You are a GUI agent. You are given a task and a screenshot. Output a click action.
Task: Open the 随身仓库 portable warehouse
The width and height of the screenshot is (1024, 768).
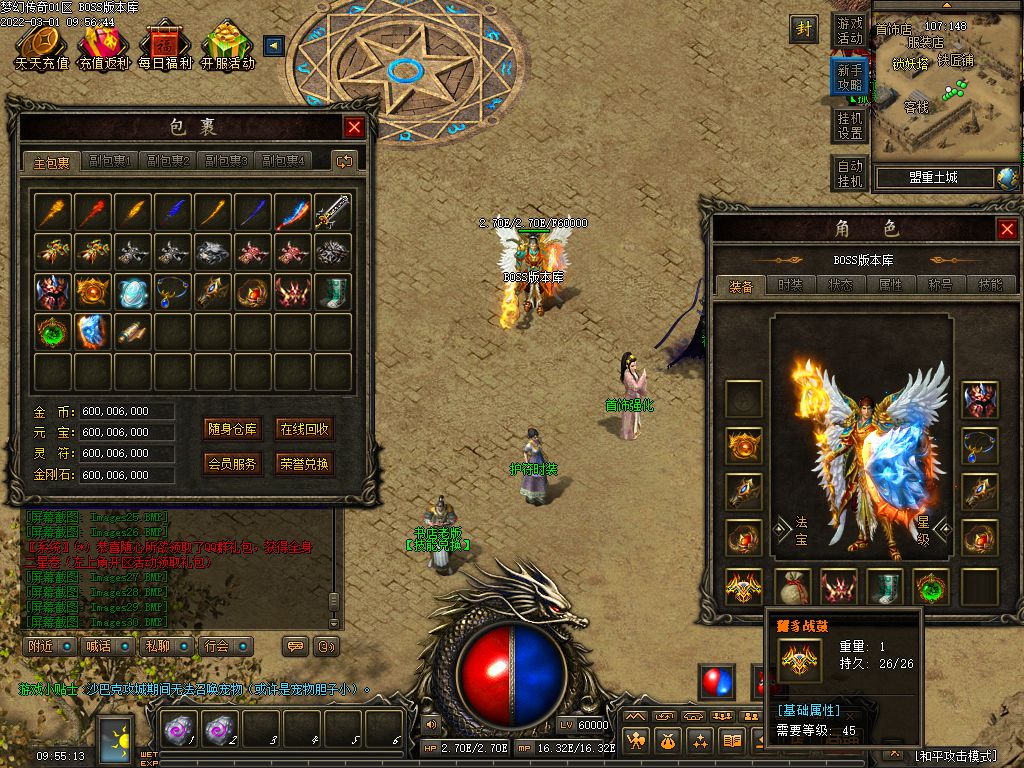click(233, 430)
